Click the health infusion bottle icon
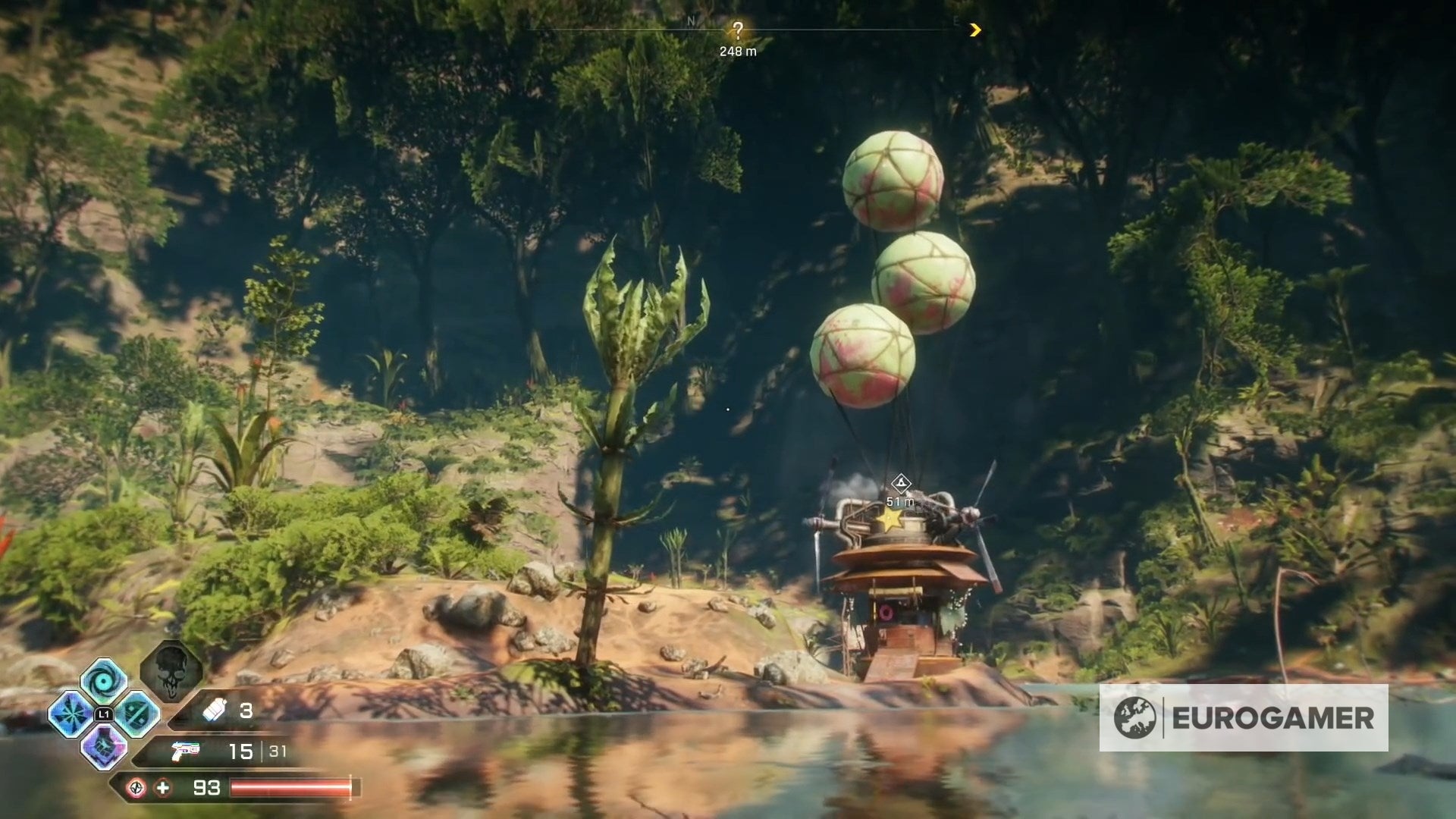Viewport: 1456px width, 819px height. click(x=214, y=710)
